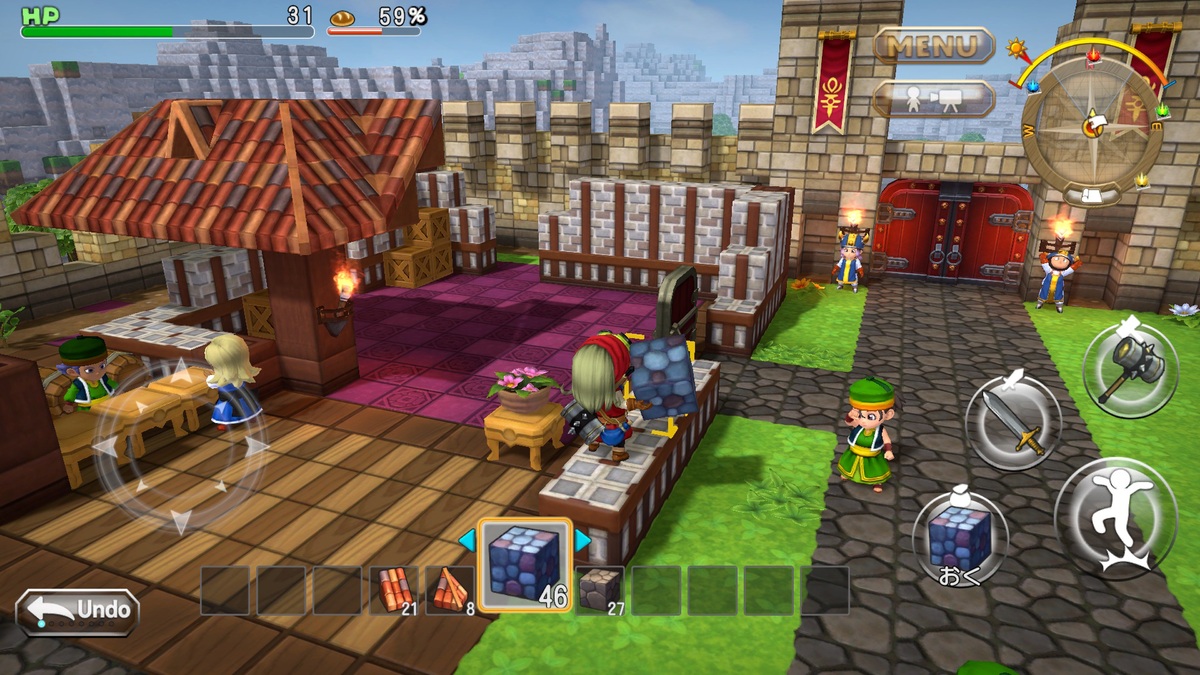The width and height of the screenshot is (1200, 675).
Task: Select the roof tile slot with 21
Action: tap(393, 590)
